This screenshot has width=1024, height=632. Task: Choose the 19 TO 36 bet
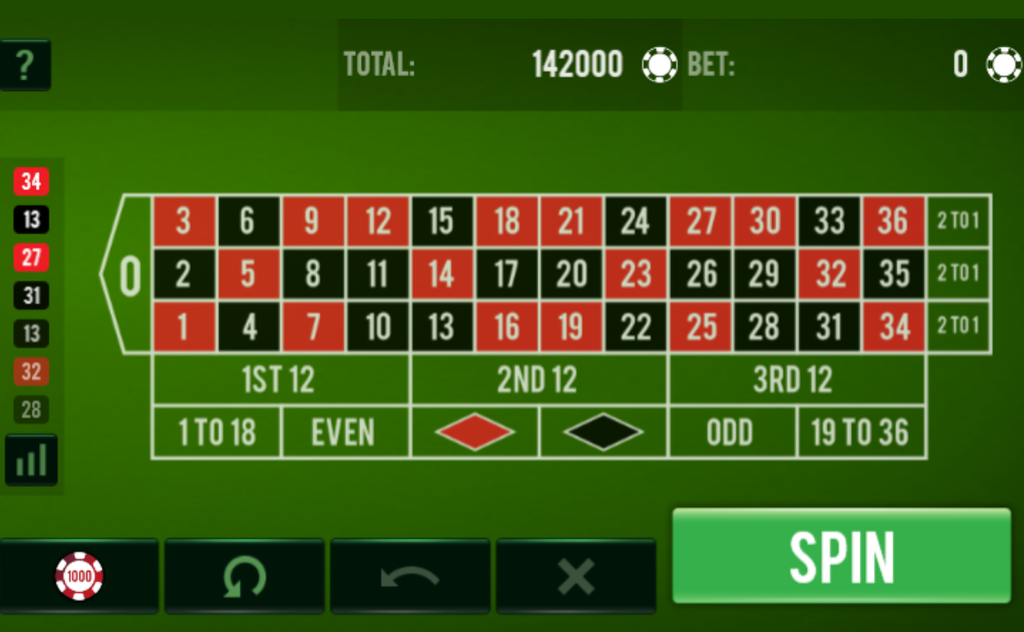pos(861,433)
